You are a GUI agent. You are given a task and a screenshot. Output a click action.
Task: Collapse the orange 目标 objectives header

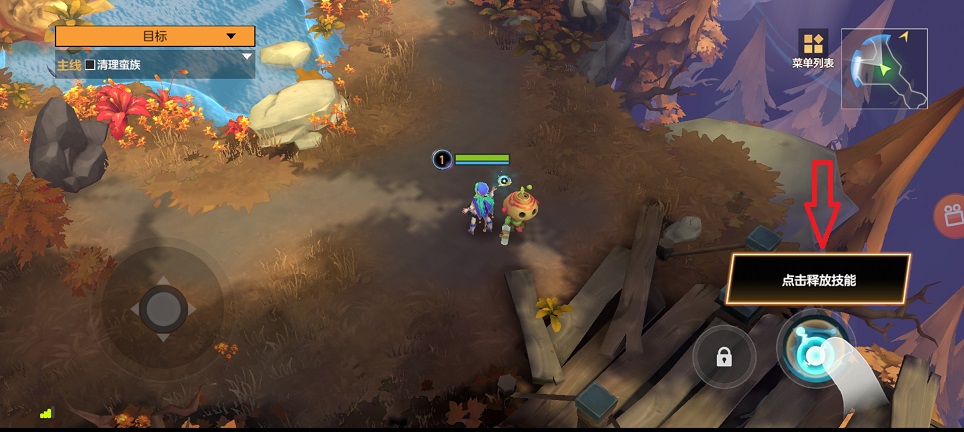pyautogui.click(x=155, y=36)
